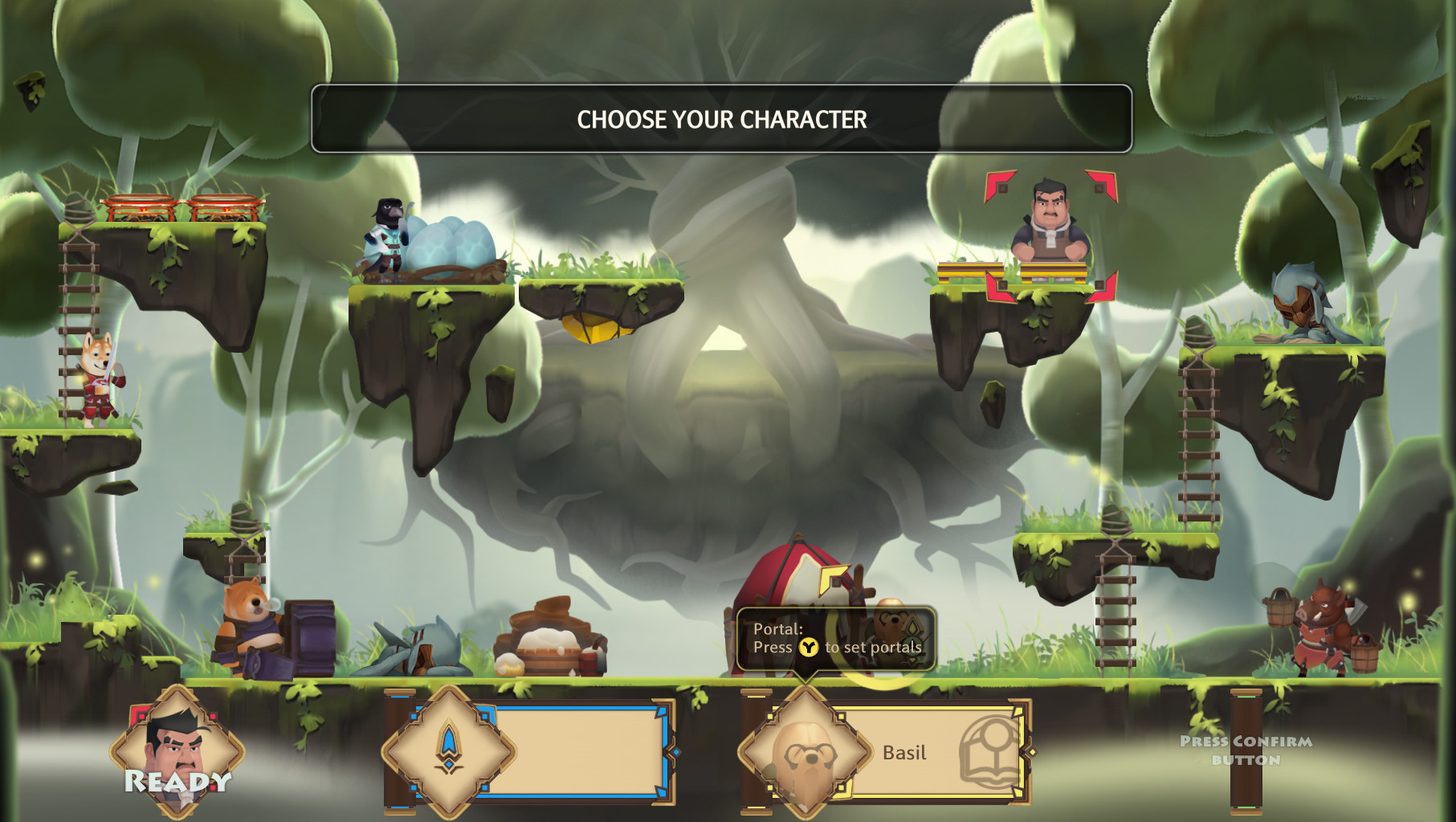
Task: Click the CHOOSE YOUR CHARACTER banner
Action: (722, 119)
